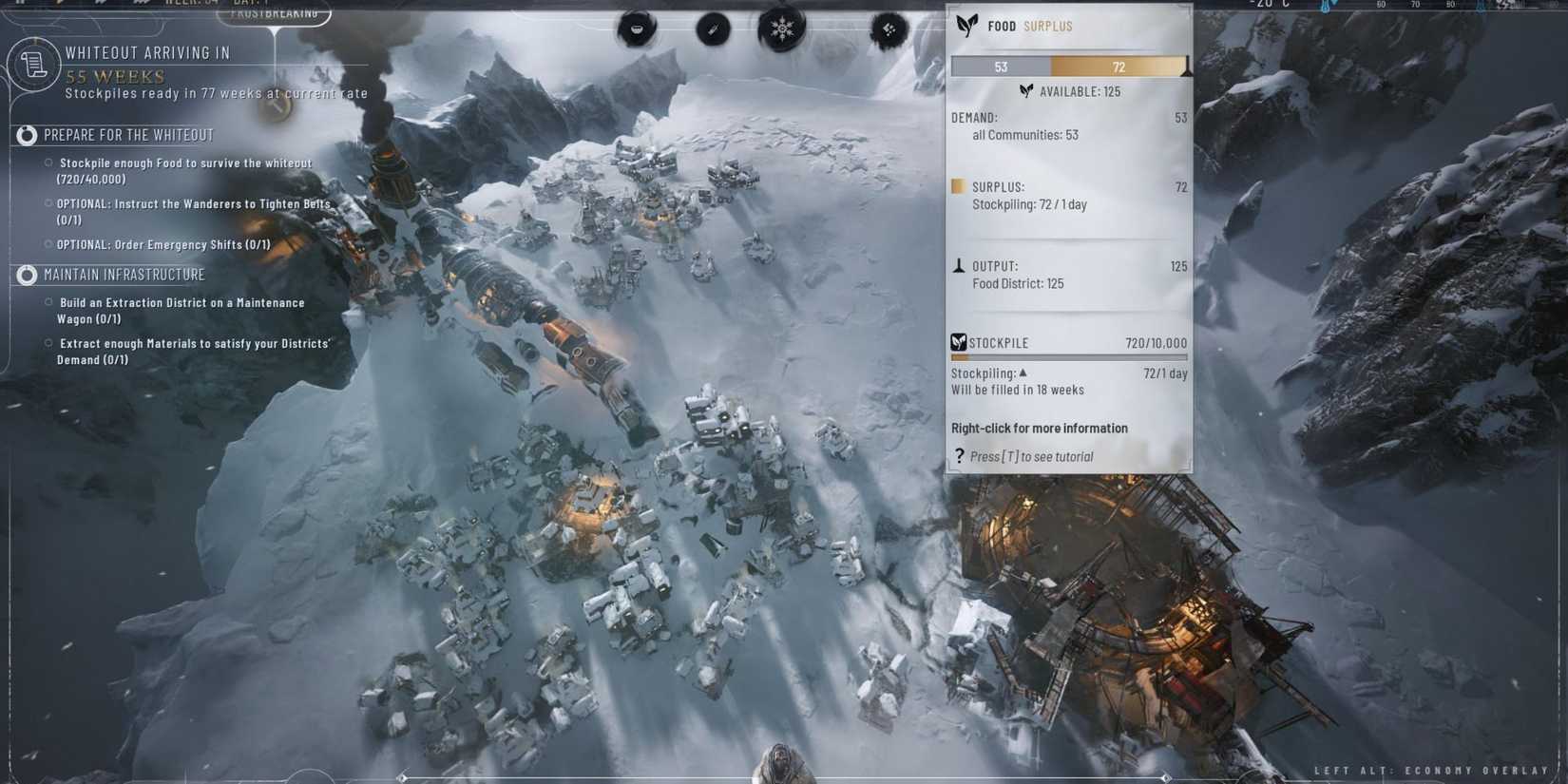This screenshot has width=1568, height=784.
Task: Toggle the Instruct Wanderers to Tighten Belts objective
Action: click(x=47, y=203)
